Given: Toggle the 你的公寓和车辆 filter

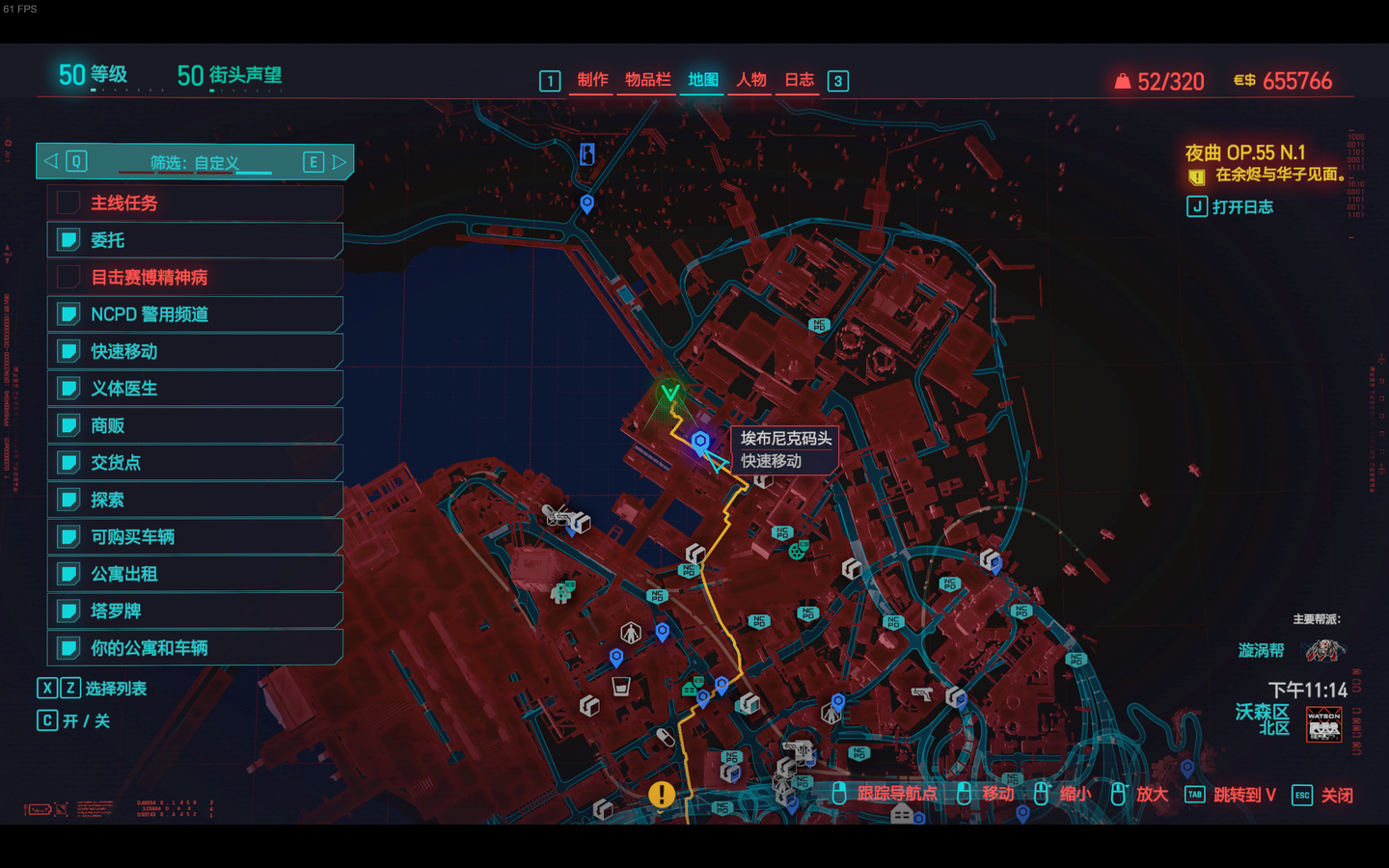Looking at the screenshot, I should [x=195, y=648].
